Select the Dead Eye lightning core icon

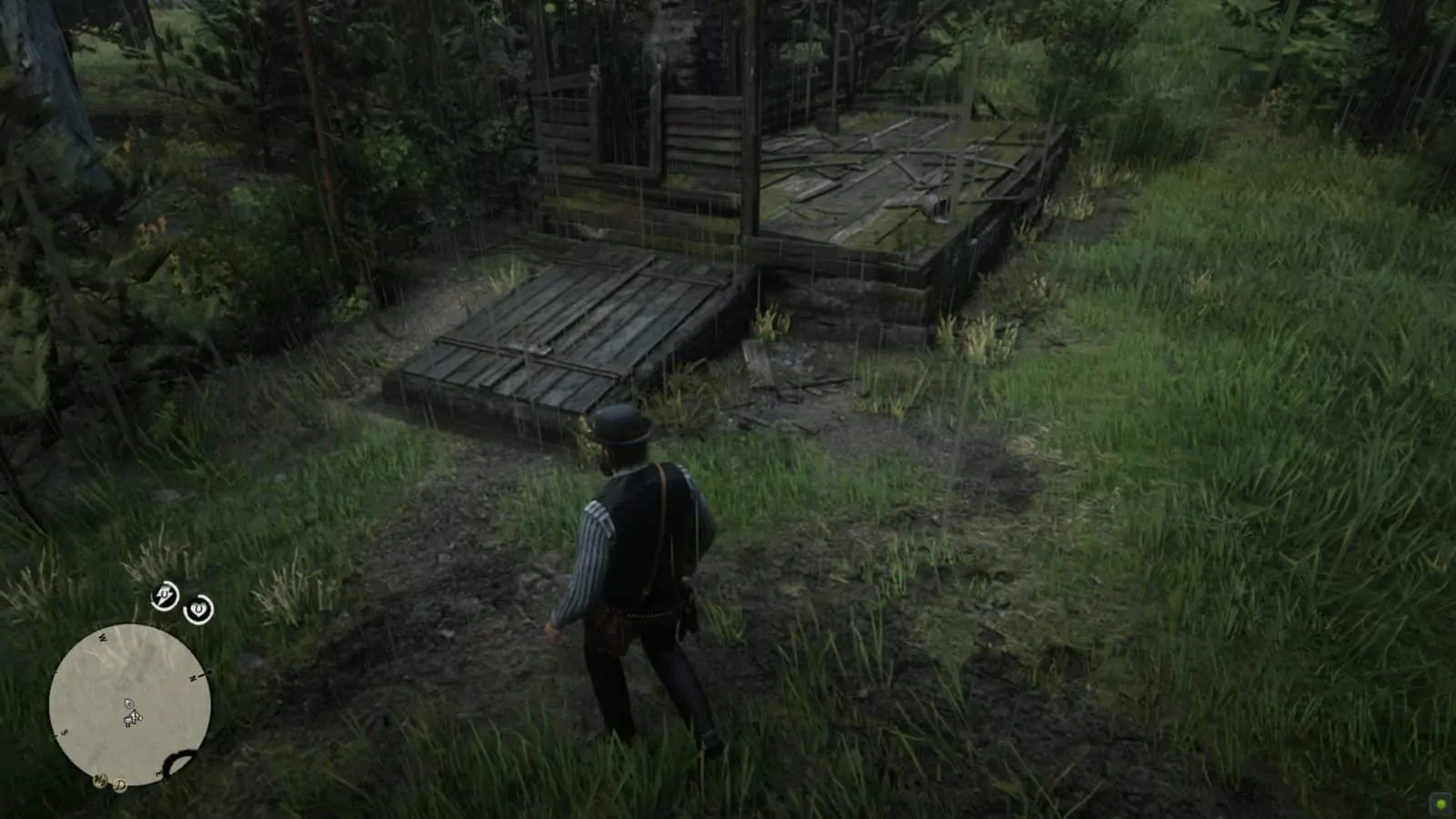164,597
